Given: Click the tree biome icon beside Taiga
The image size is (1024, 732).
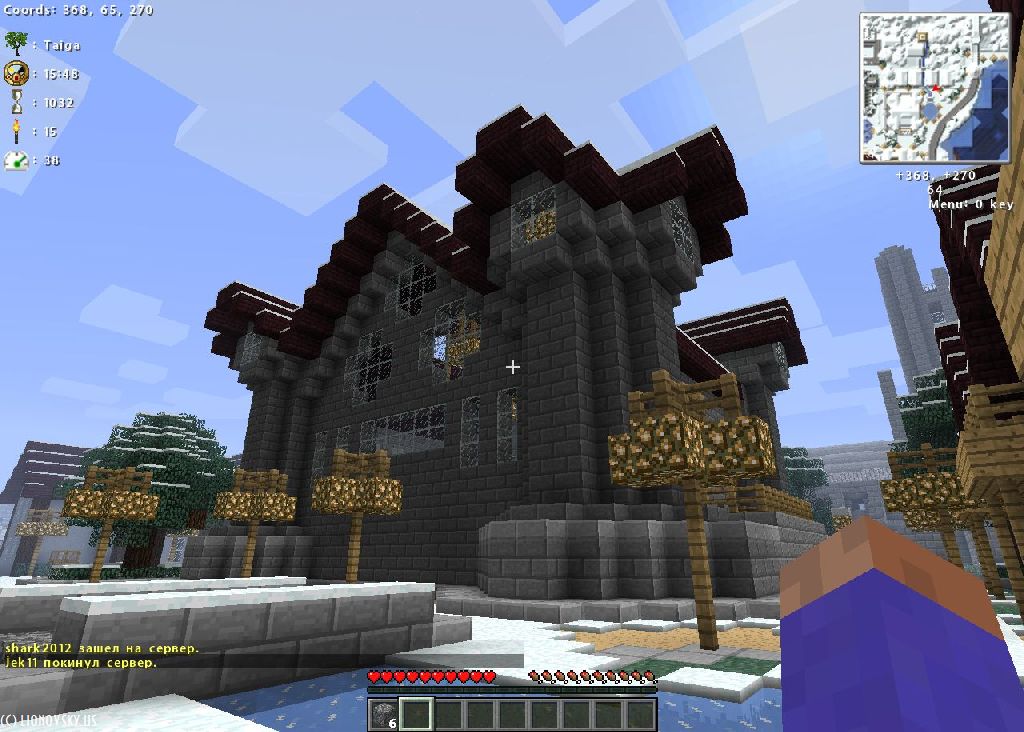Looking at the screenshot, I should coord(16,43).
